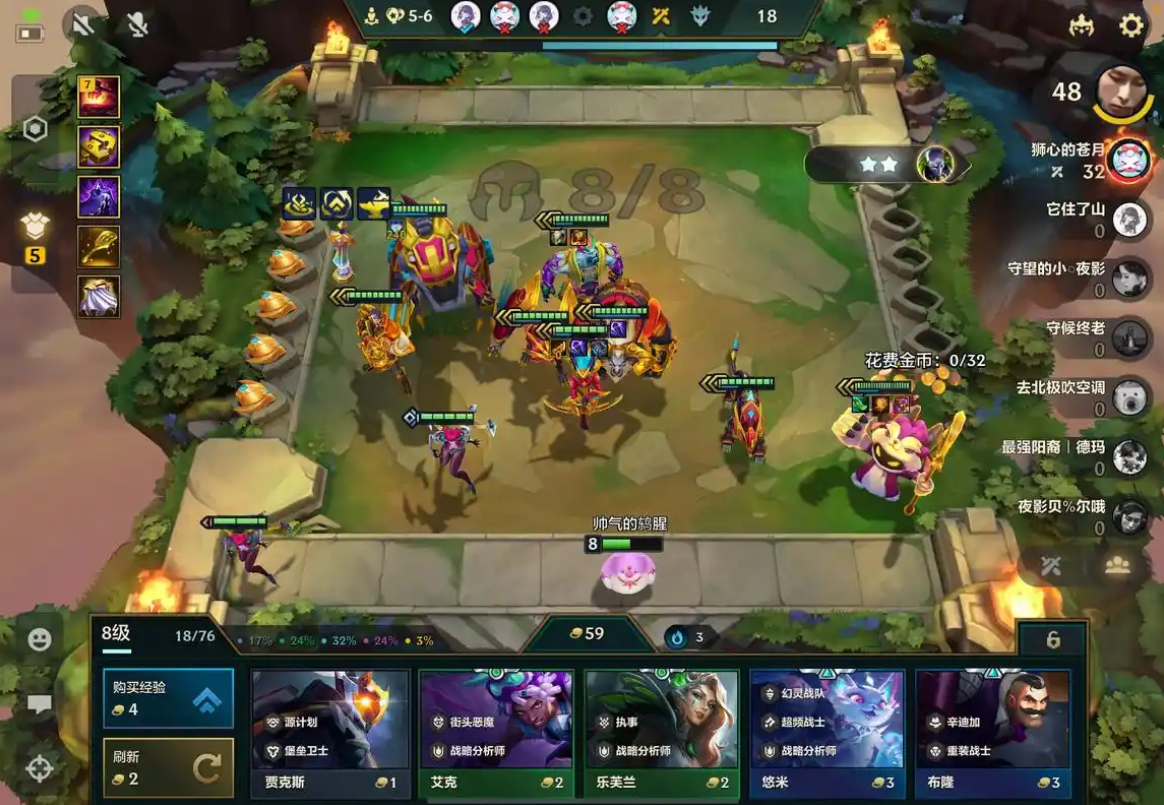View player 它住了山 in scoreboard
1164x805 pixels.
(1129, 219)
